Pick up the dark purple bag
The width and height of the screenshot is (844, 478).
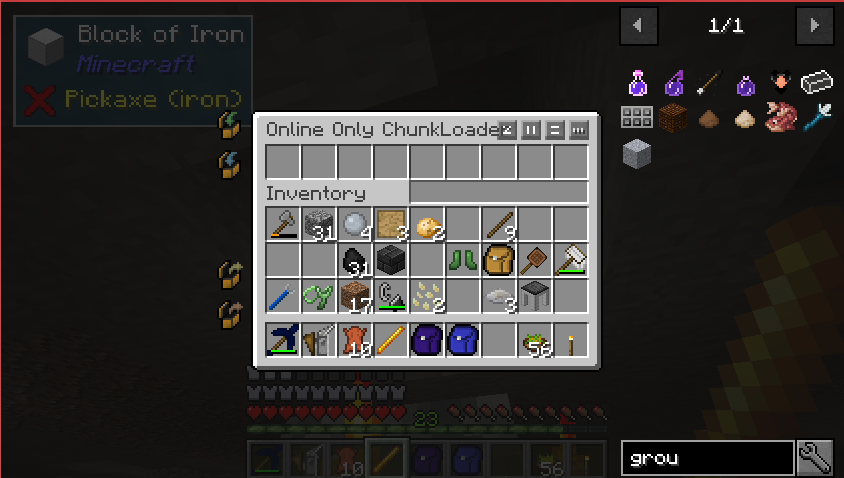426,341
